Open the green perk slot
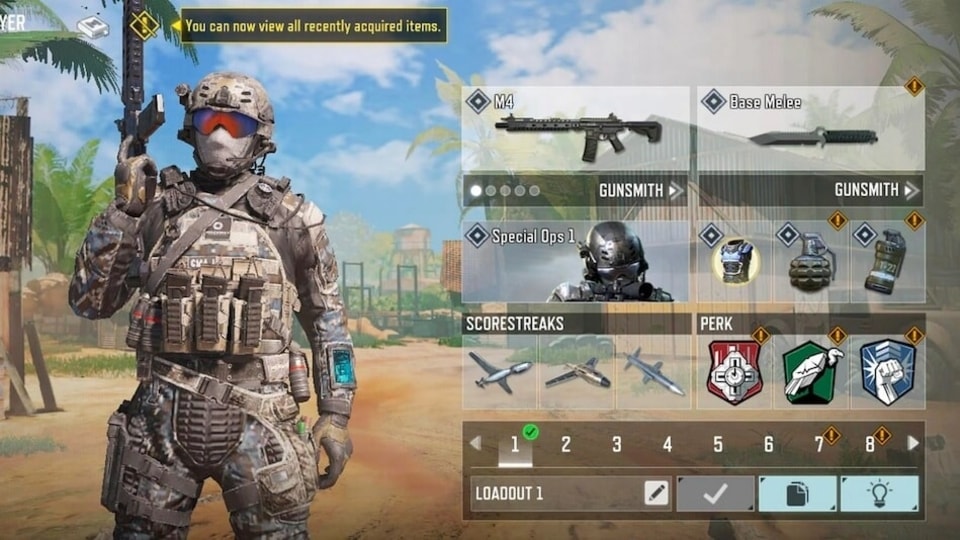Screen dimensions: 960x540 pos(811,371)
